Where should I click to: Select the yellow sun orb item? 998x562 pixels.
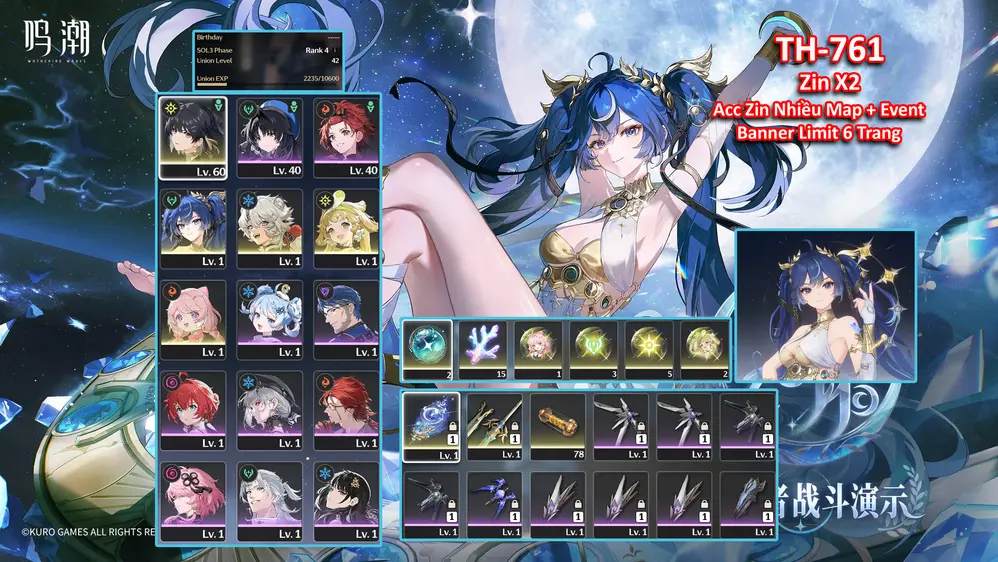pyautogui.click(x=651, y=349)
